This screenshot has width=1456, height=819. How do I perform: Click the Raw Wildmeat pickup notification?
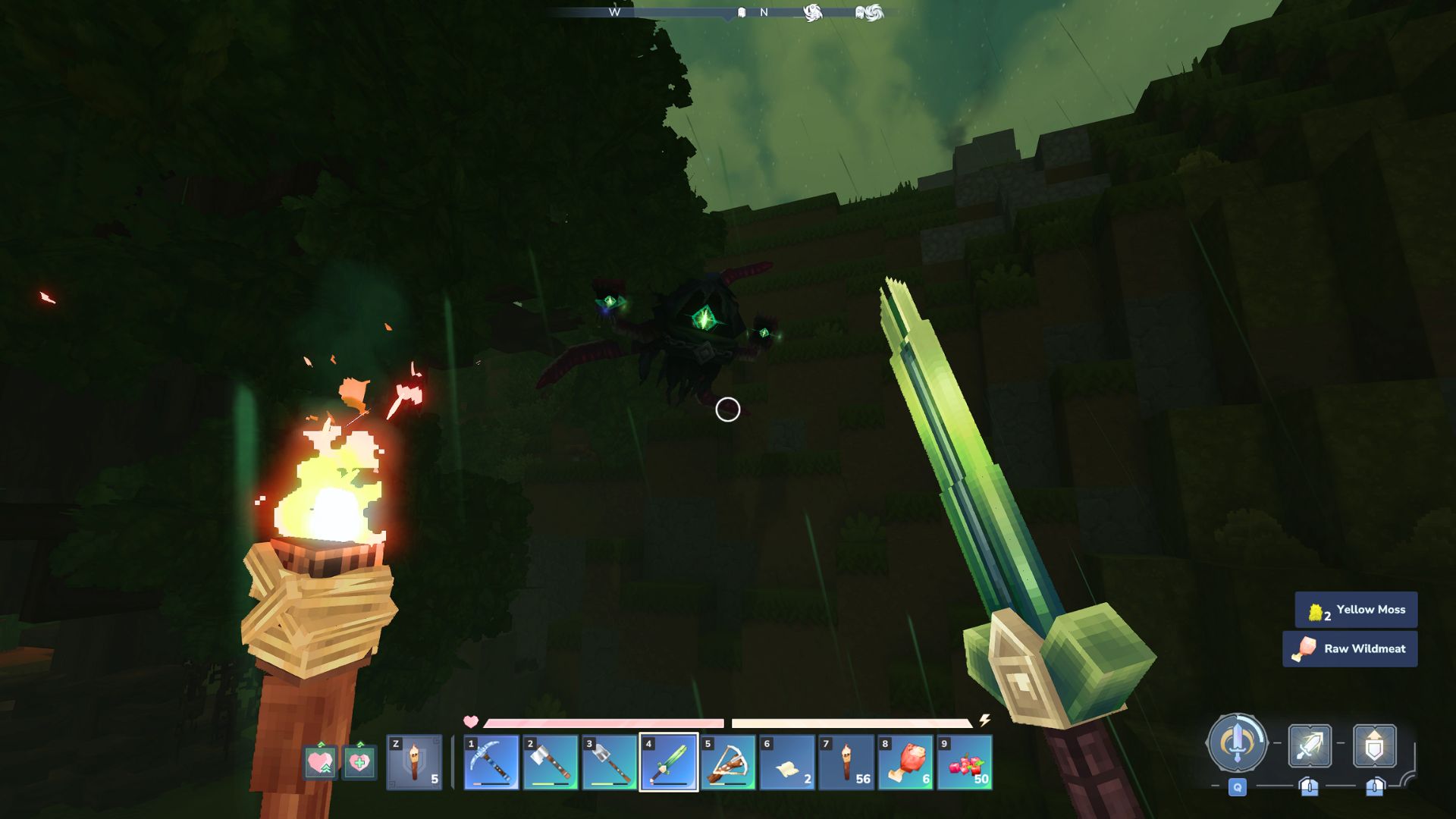tap(1350, 648)
